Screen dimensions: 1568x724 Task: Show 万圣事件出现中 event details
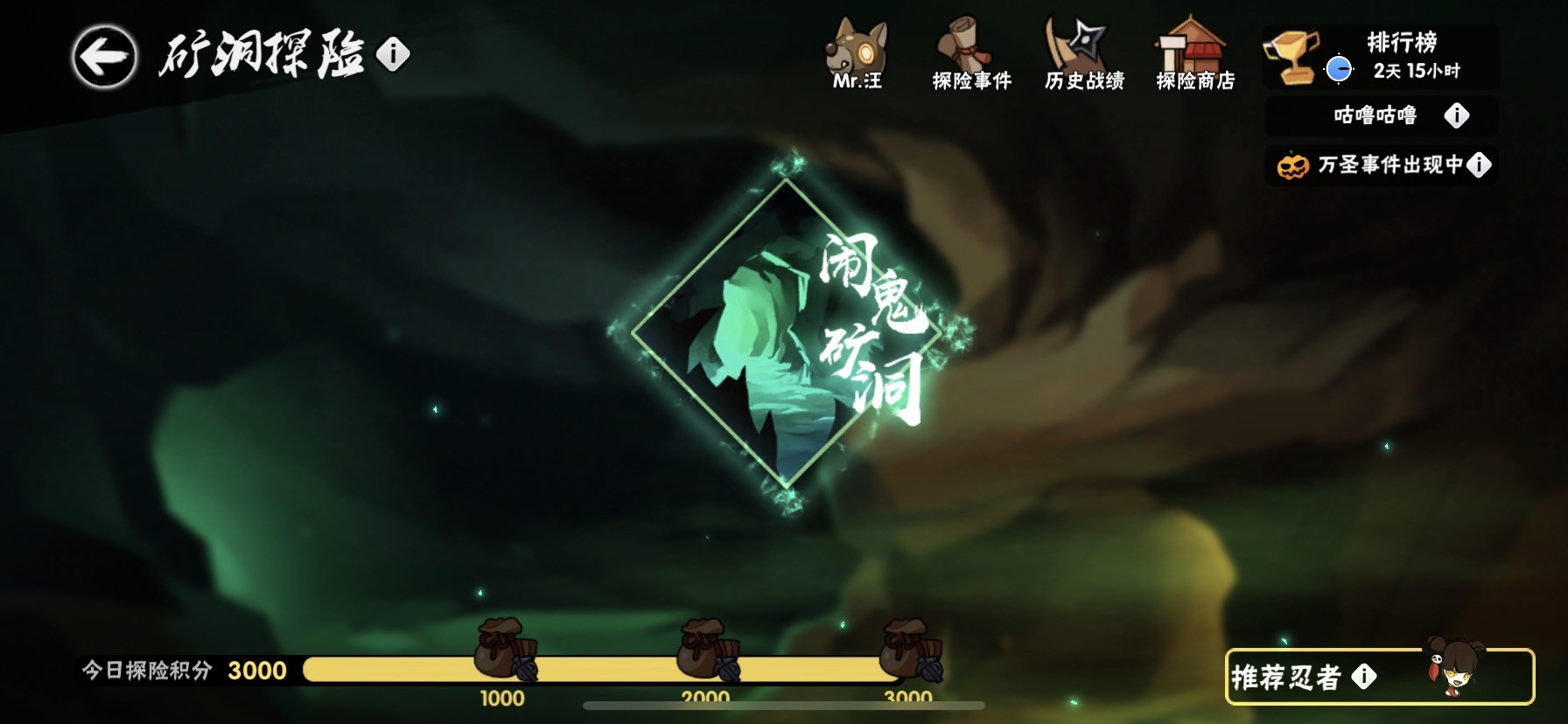pos(1479,164)
